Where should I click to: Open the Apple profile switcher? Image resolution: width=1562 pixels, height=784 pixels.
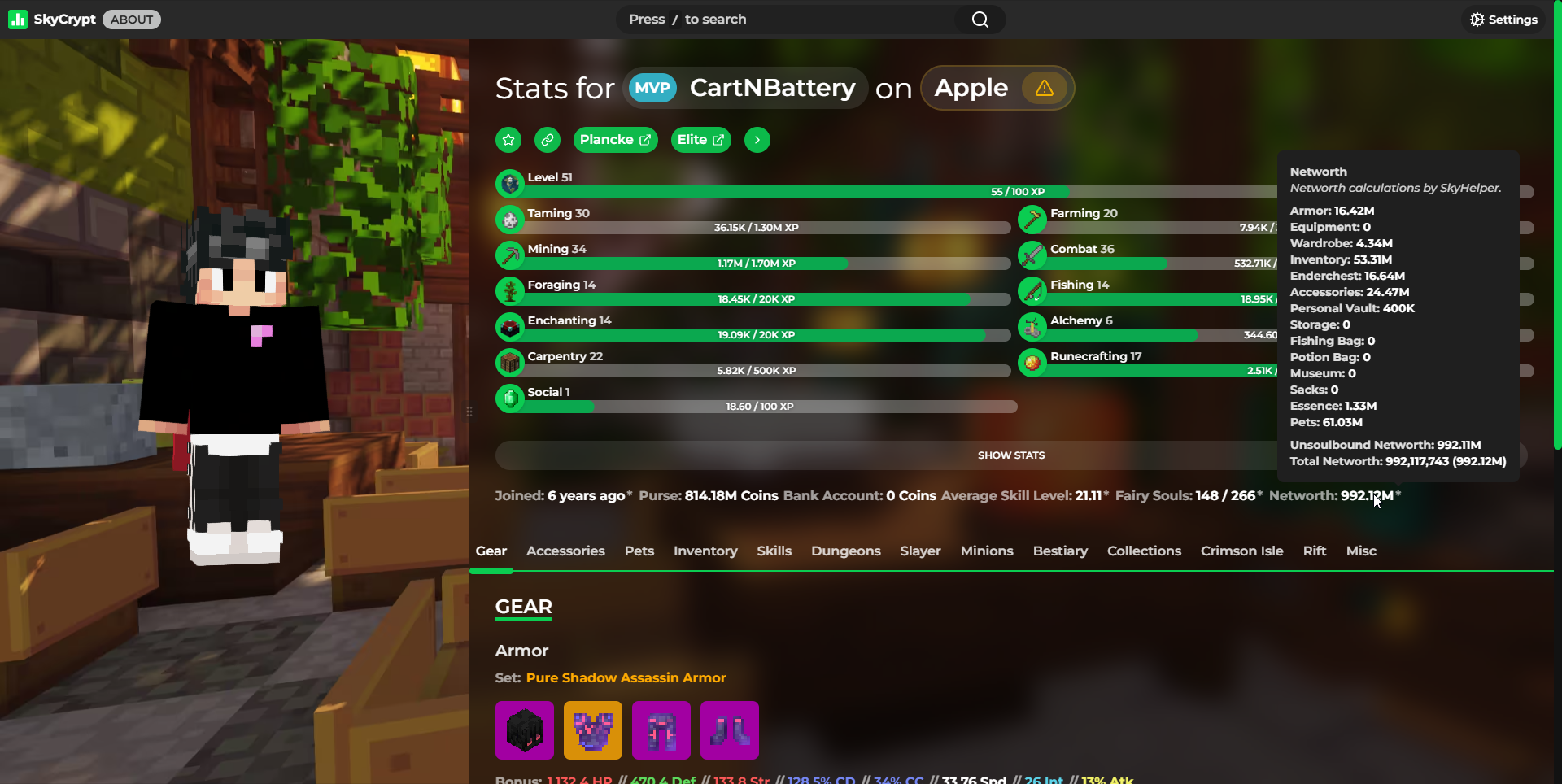(x=971, y=88)
